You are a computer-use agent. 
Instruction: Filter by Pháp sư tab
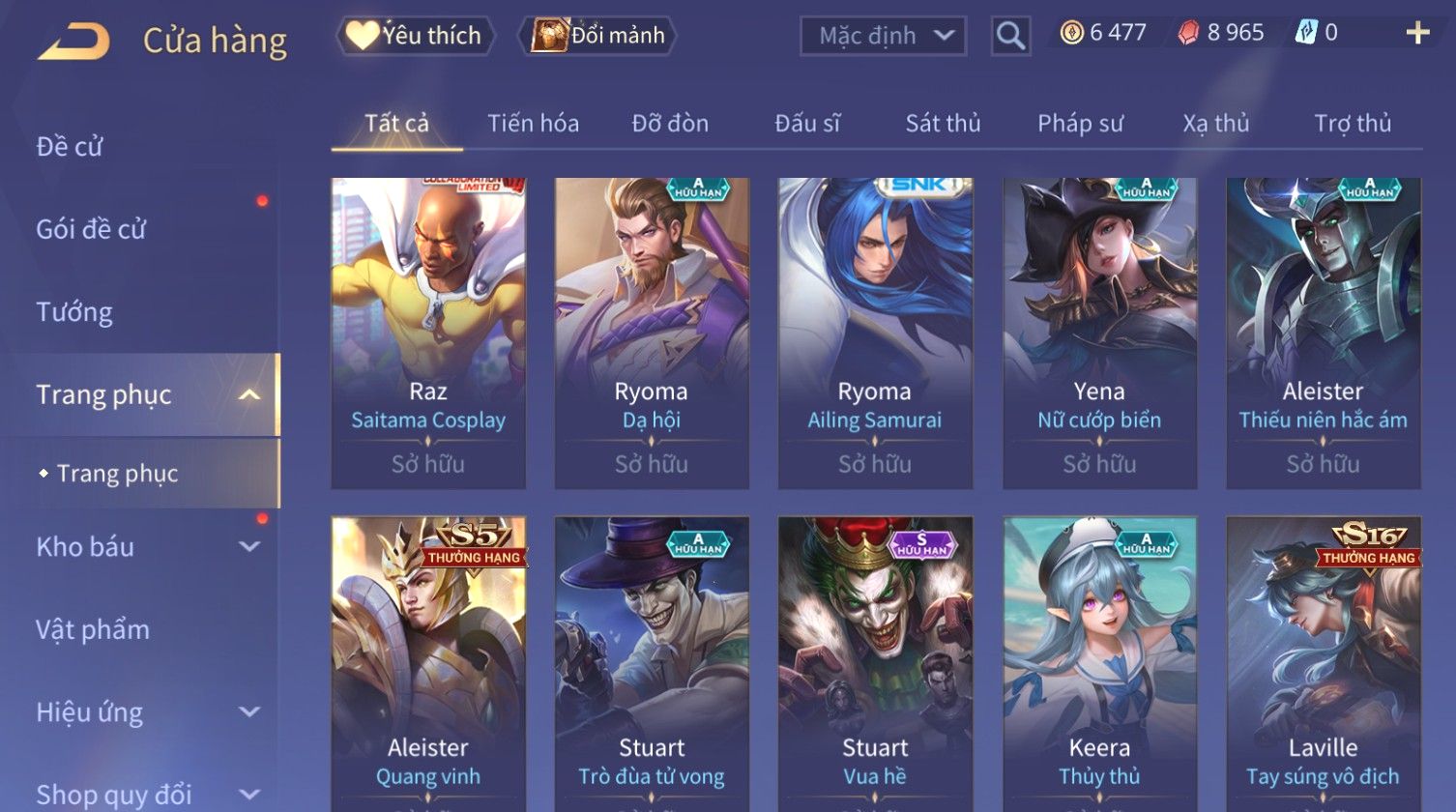[x=1080, y=124]
